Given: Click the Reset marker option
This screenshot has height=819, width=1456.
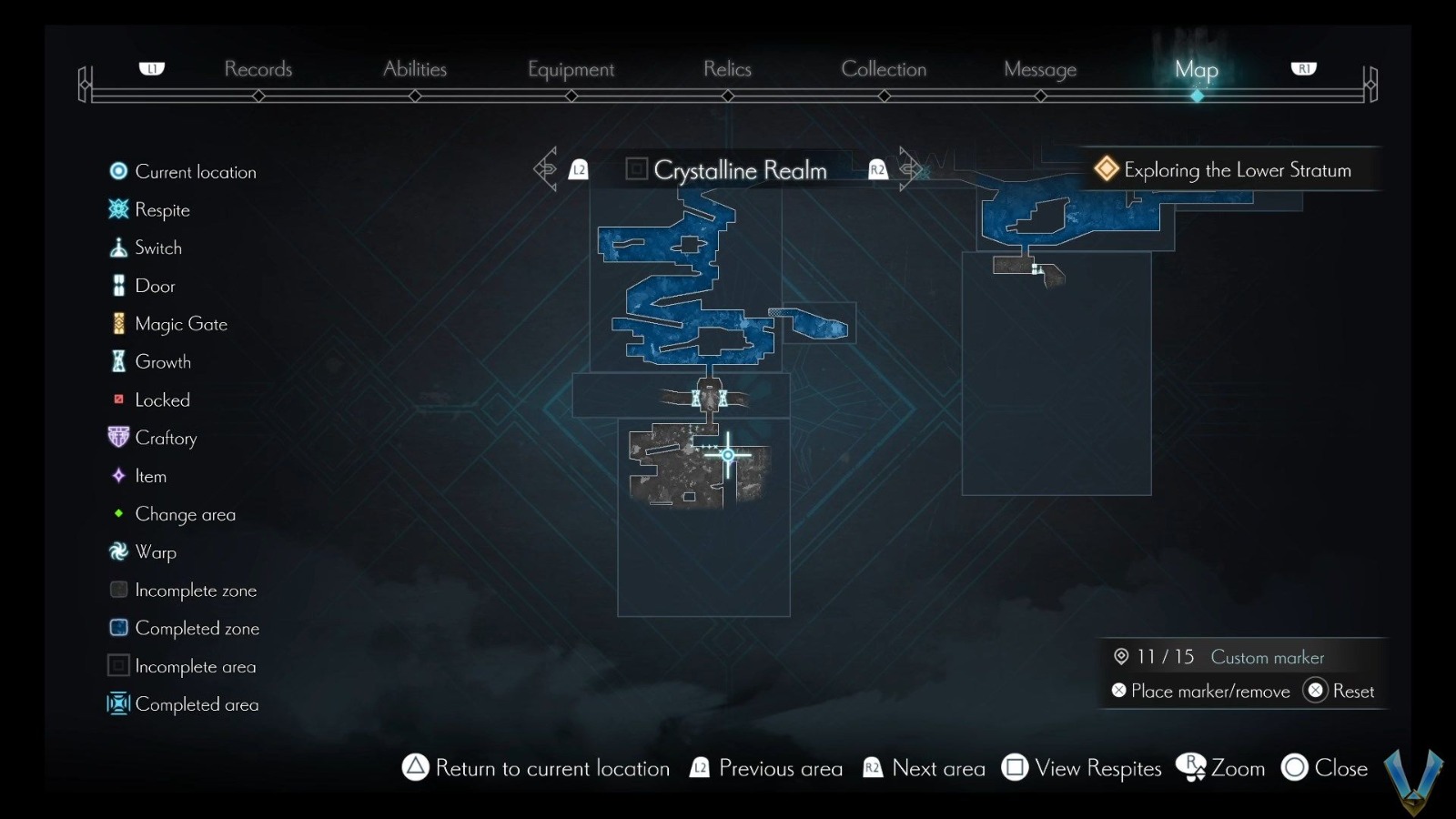Looking at the screenshot, I should click(1339, 691).
